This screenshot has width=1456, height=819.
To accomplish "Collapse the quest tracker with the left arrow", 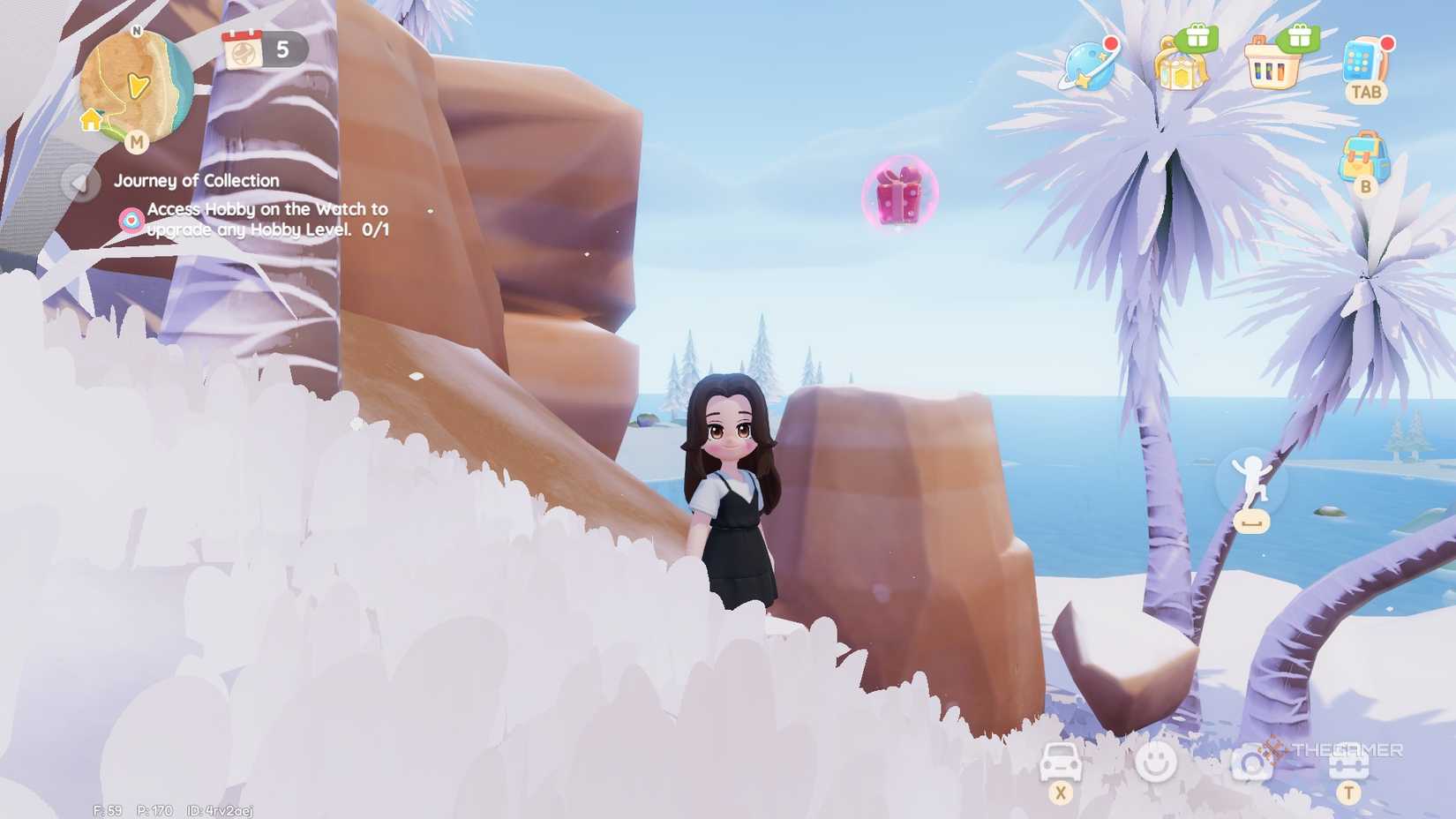I will [81, 183].
